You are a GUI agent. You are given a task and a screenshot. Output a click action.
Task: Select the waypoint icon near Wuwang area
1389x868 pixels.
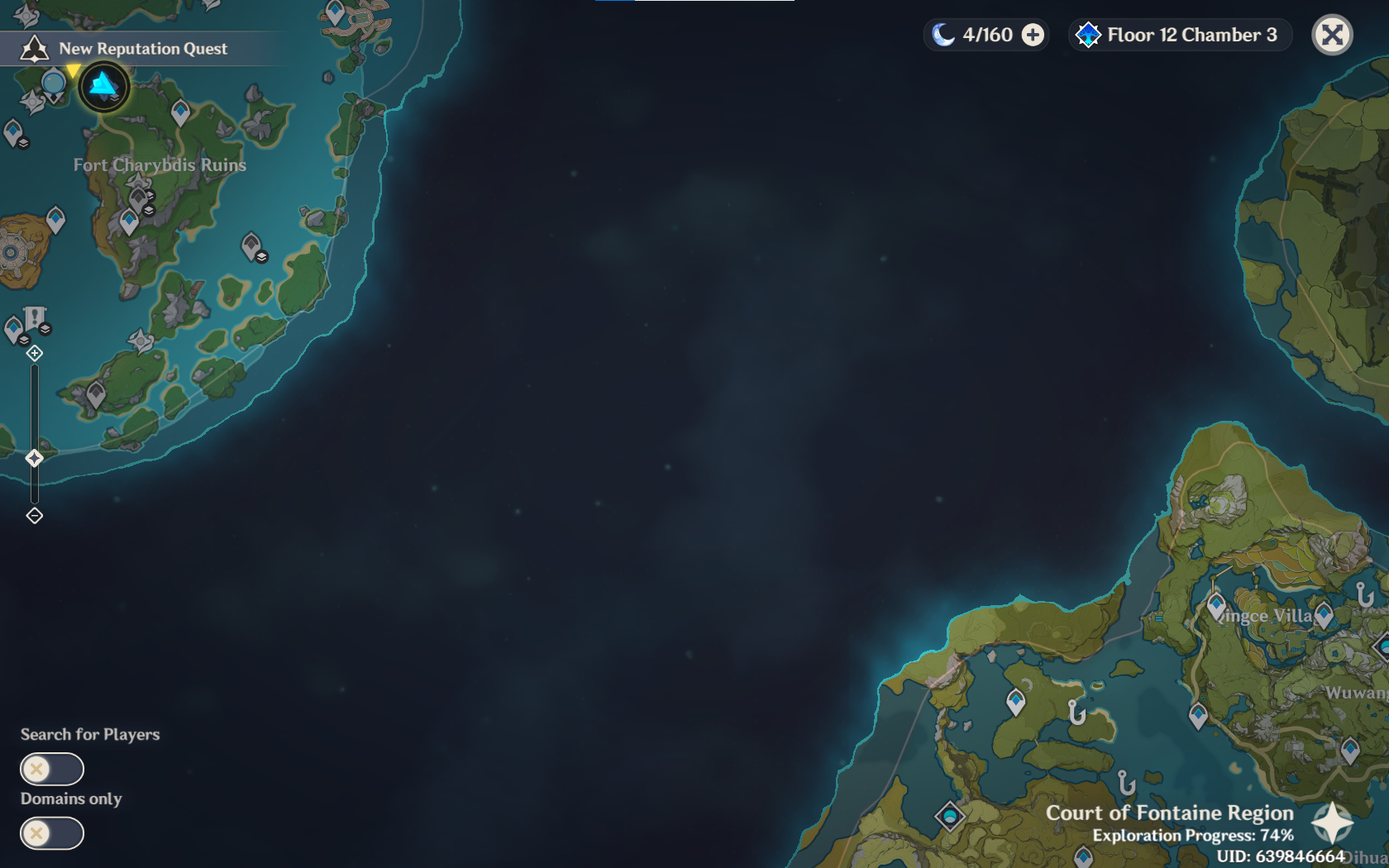[x=1350, y=748]
